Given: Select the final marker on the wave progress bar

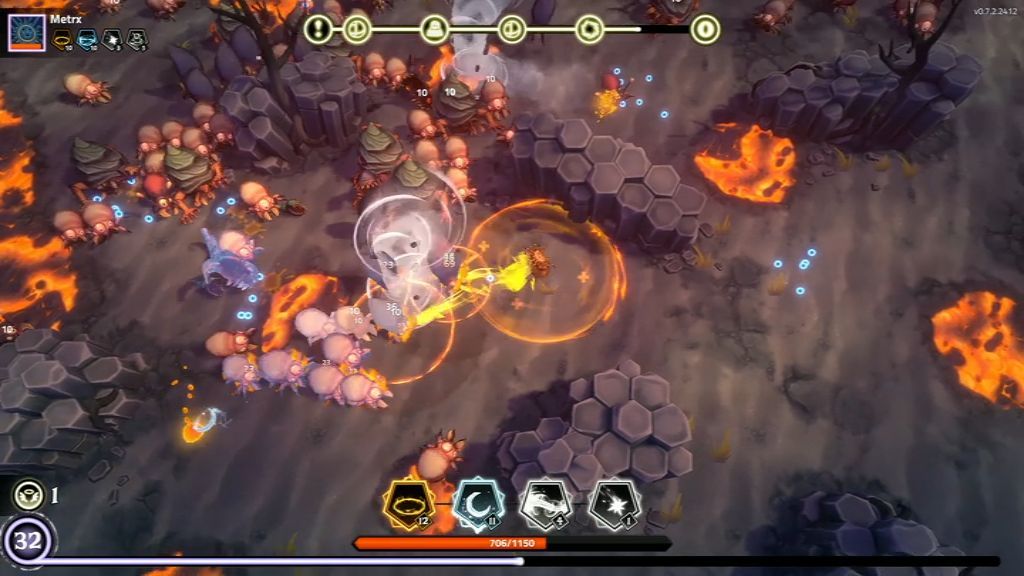Looking at the screenshot, I should [x=705, y=29].
